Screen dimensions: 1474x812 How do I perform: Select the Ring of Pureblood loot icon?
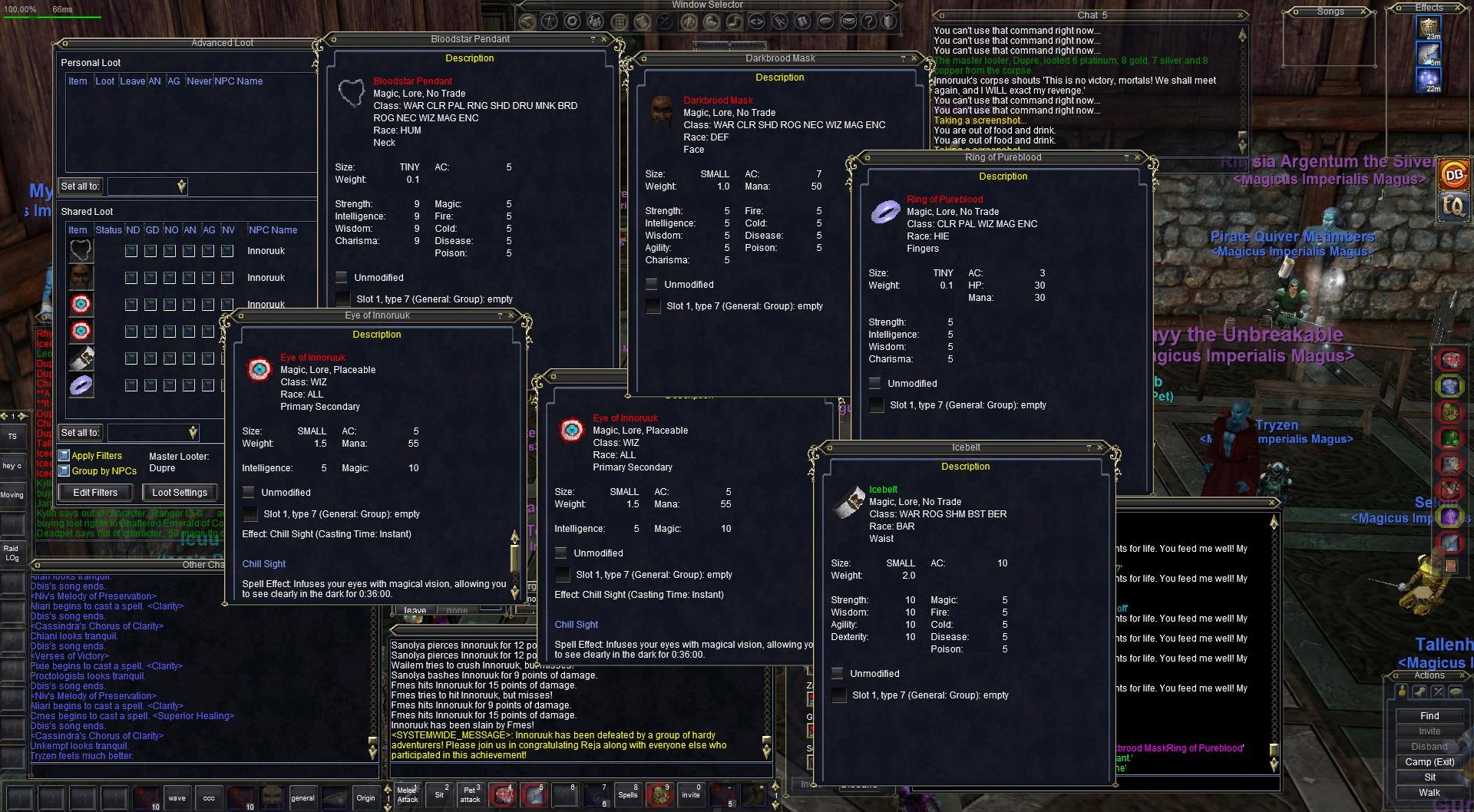(81, 385)
